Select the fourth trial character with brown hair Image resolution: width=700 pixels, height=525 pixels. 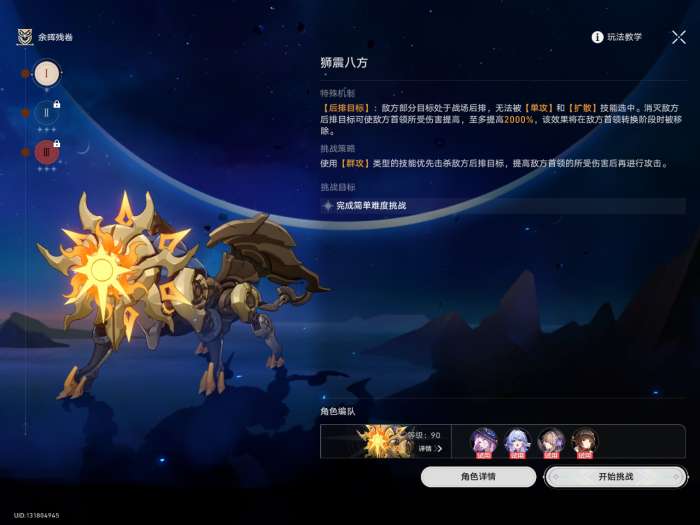(584, 441)
